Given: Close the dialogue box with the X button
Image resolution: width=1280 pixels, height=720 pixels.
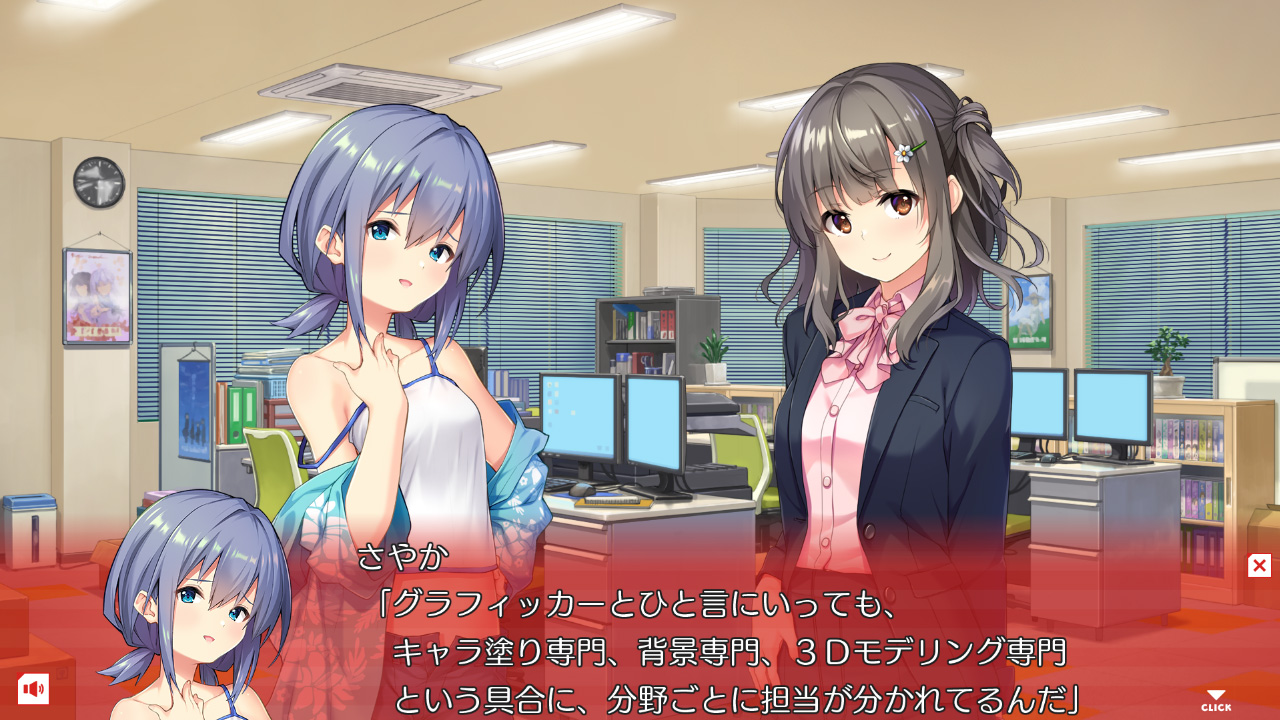Looking at the screenshot, I should (1259, 566).
